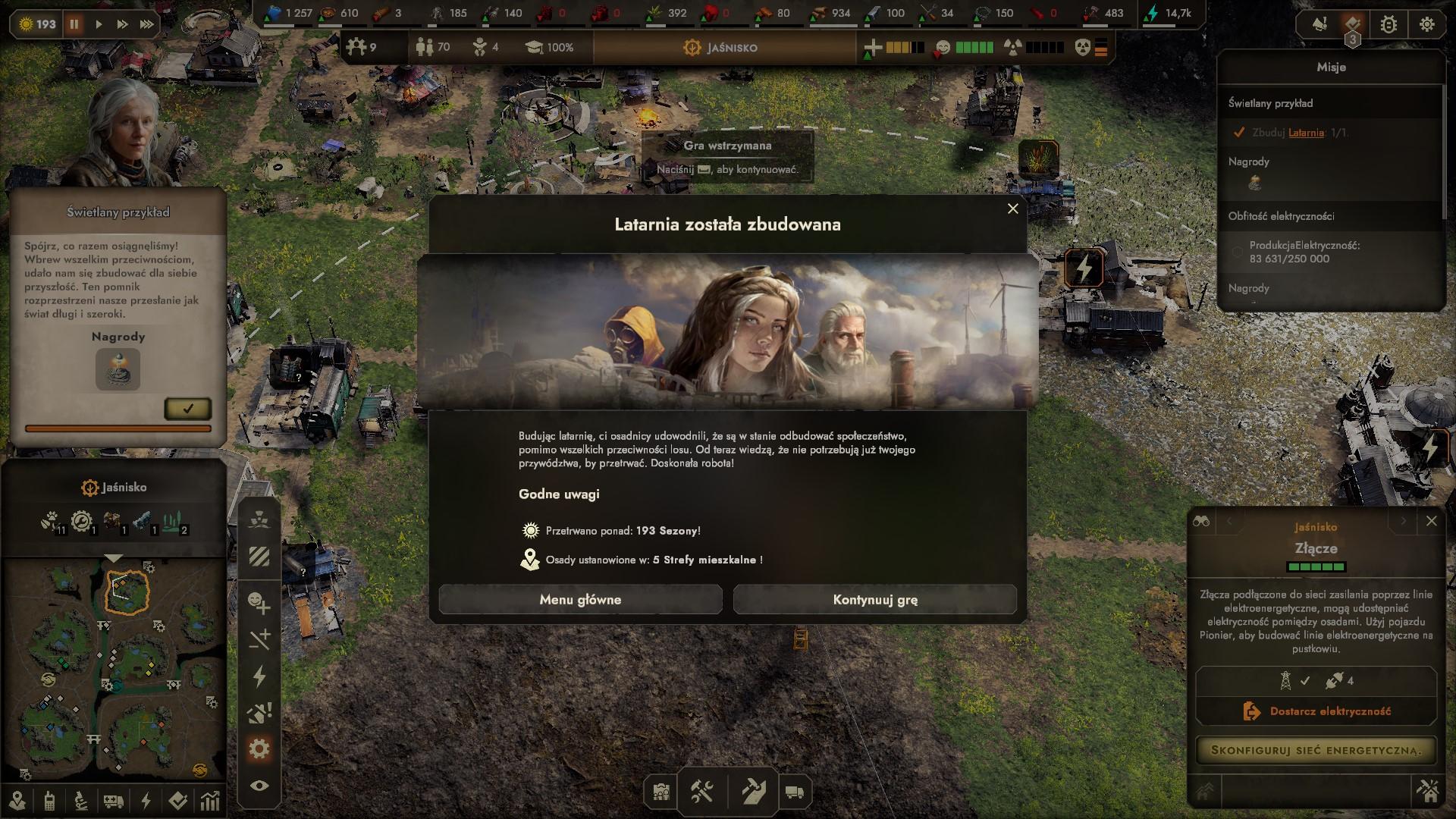Open the statistics chart icon
Image resolution: width=1456 pixels, height=819 pixels.
(210, 801)
